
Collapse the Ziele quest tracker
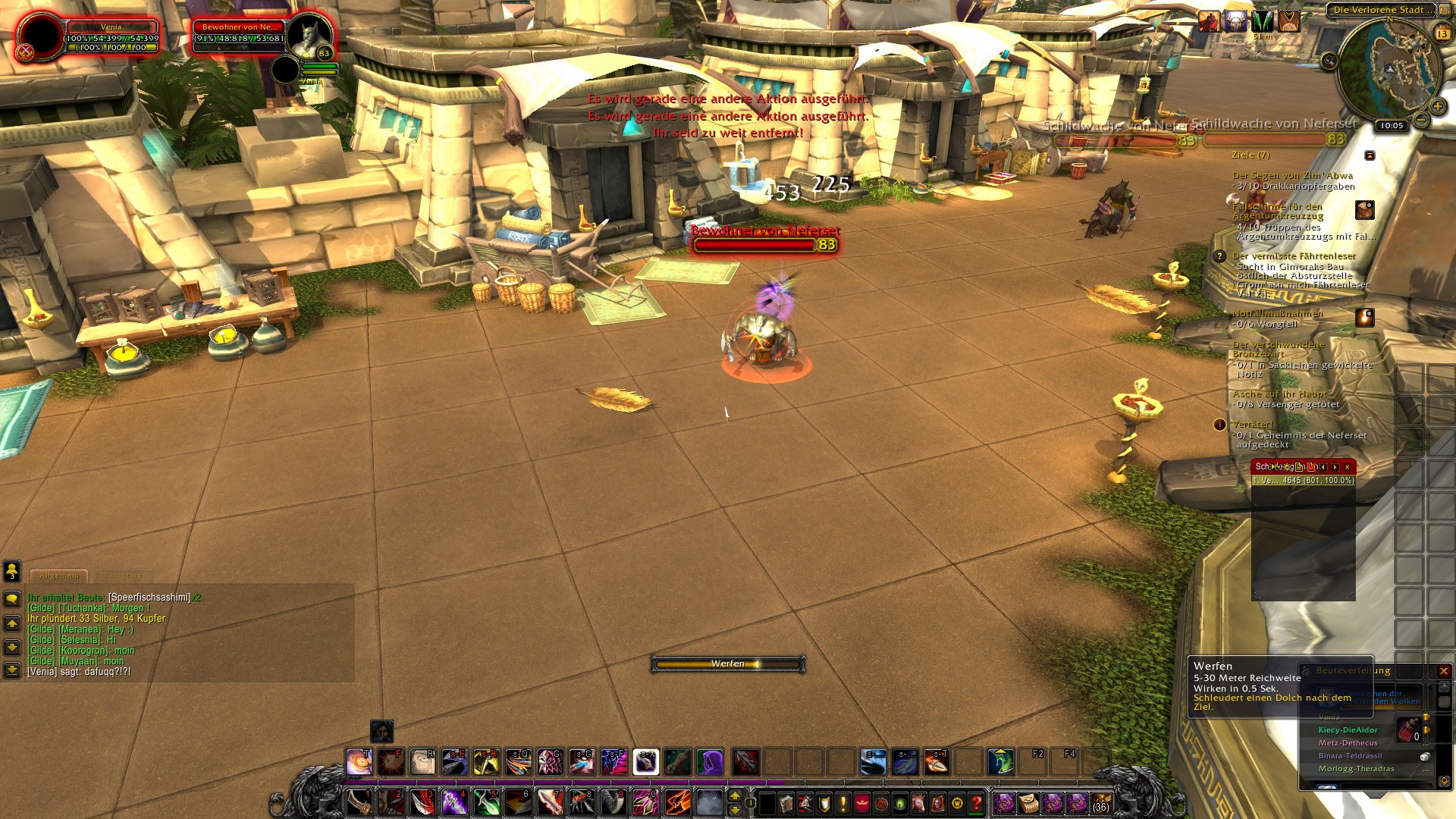click(1370, 155)
